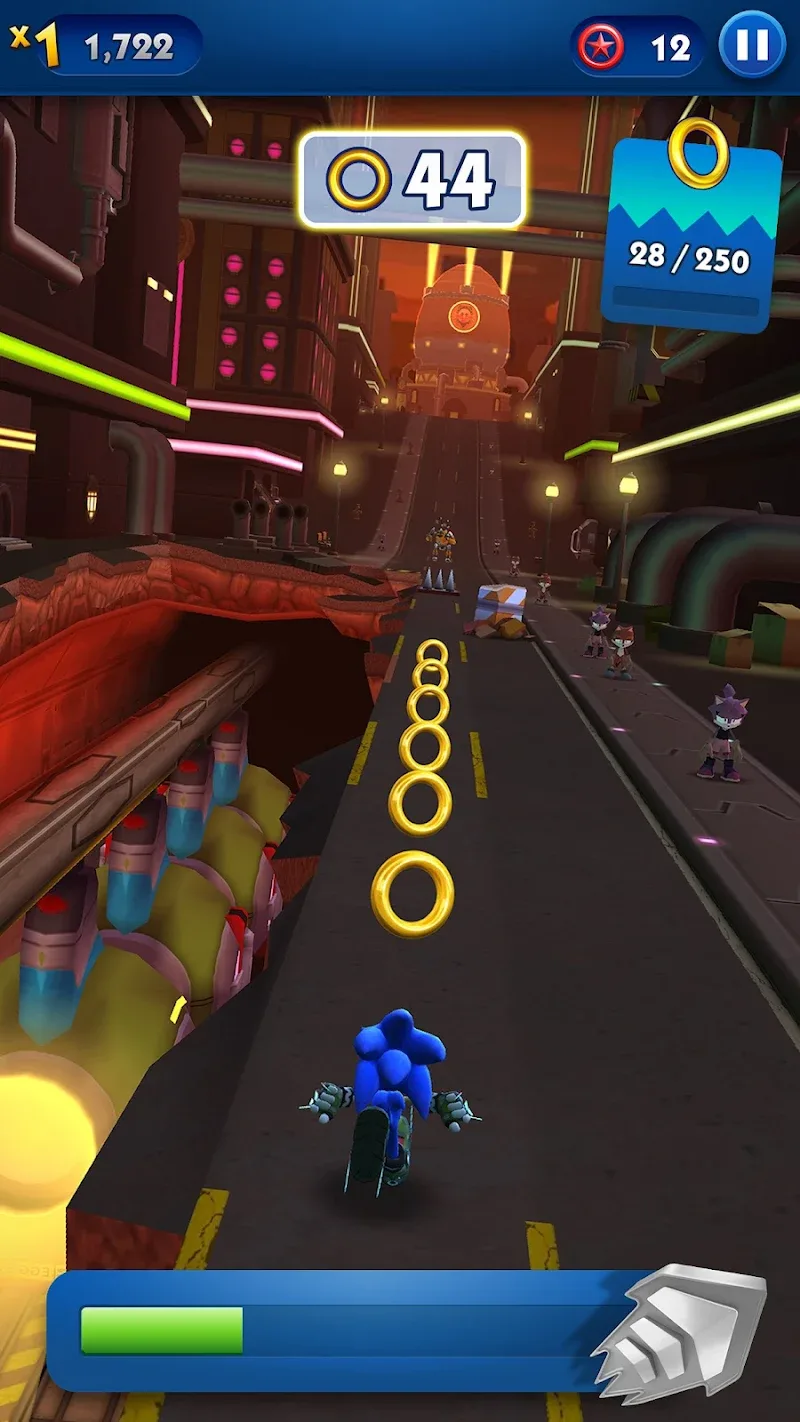
Task: Pause the game
Action: click(x=752, y=46)
